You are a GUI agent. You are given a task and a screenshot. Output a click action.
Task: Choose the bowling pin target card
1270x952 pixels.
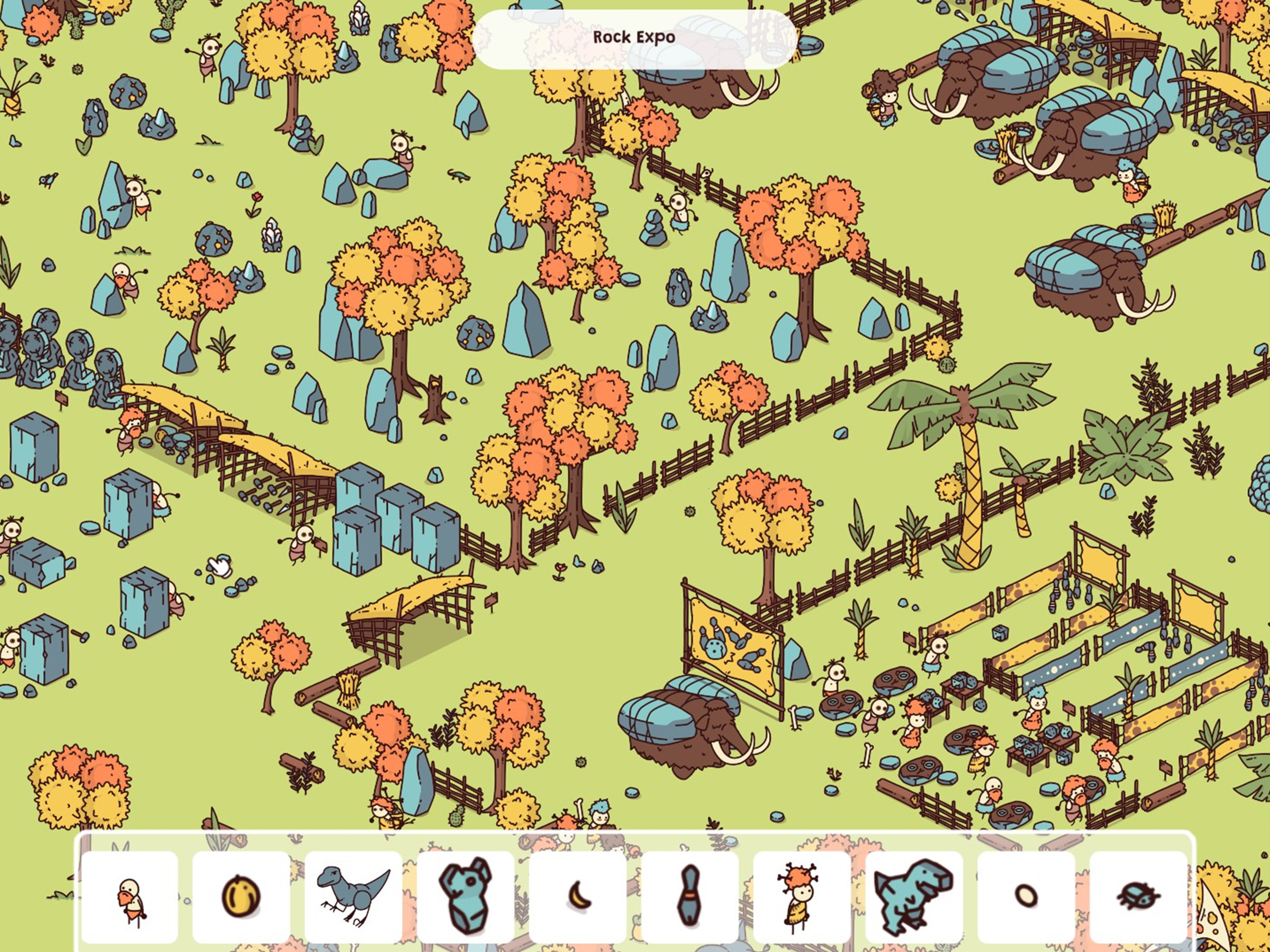click(x=689, y=896)
